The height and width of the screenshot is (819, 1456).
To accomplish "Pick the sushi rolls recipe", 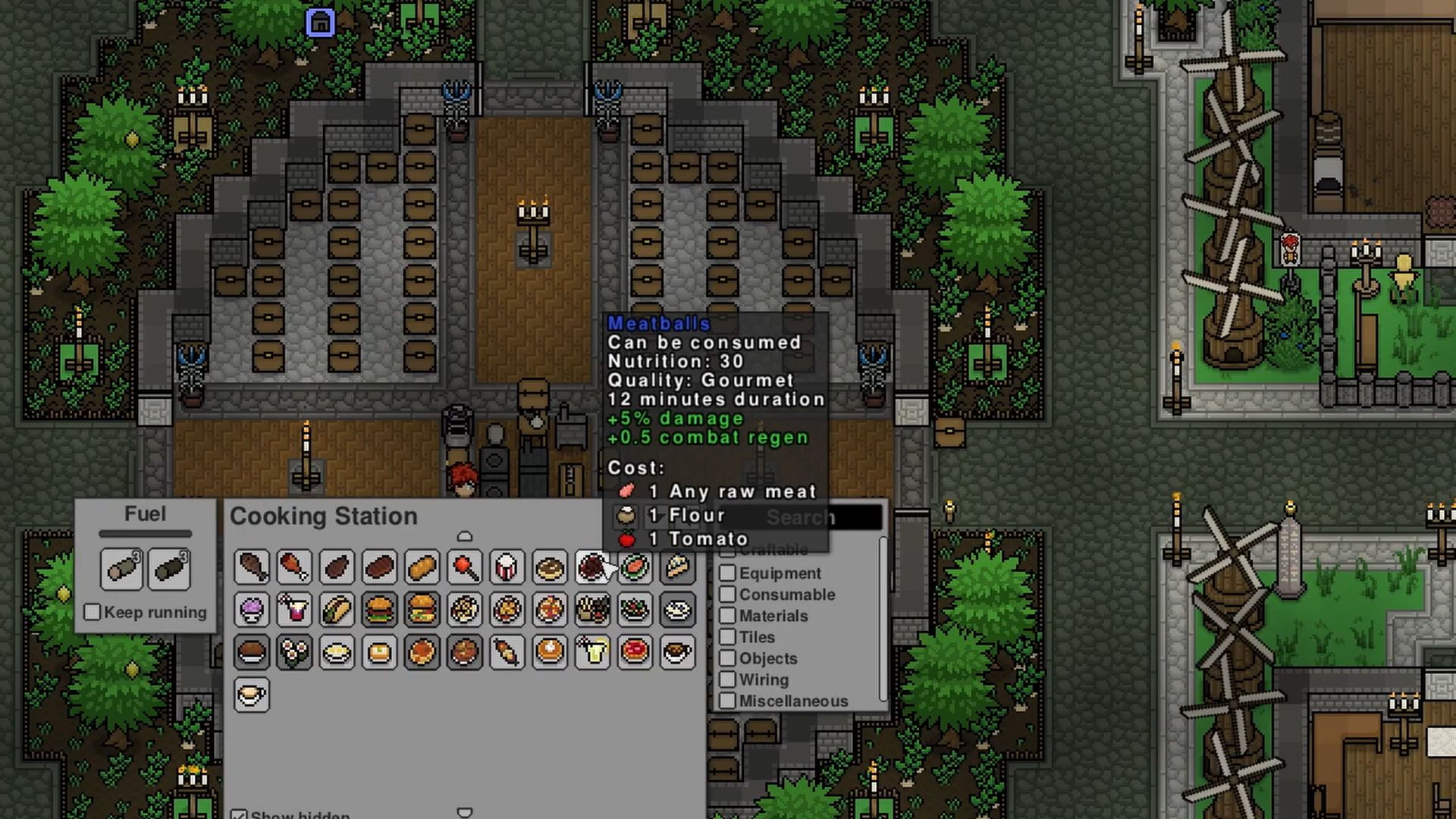I will coord(294,652).
